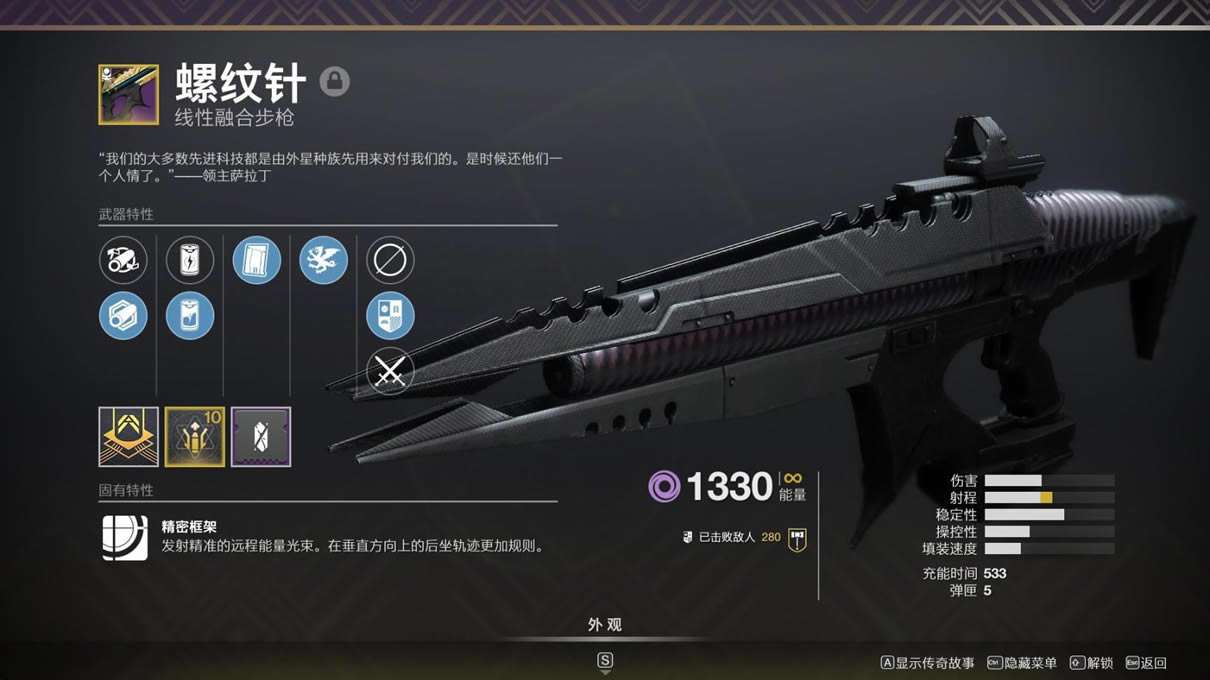The width and height of the screenshot is (1210, 680).
Task: Inspect the 精密框架 intrinsic trait icon
Action: click(x=124, y=537)
